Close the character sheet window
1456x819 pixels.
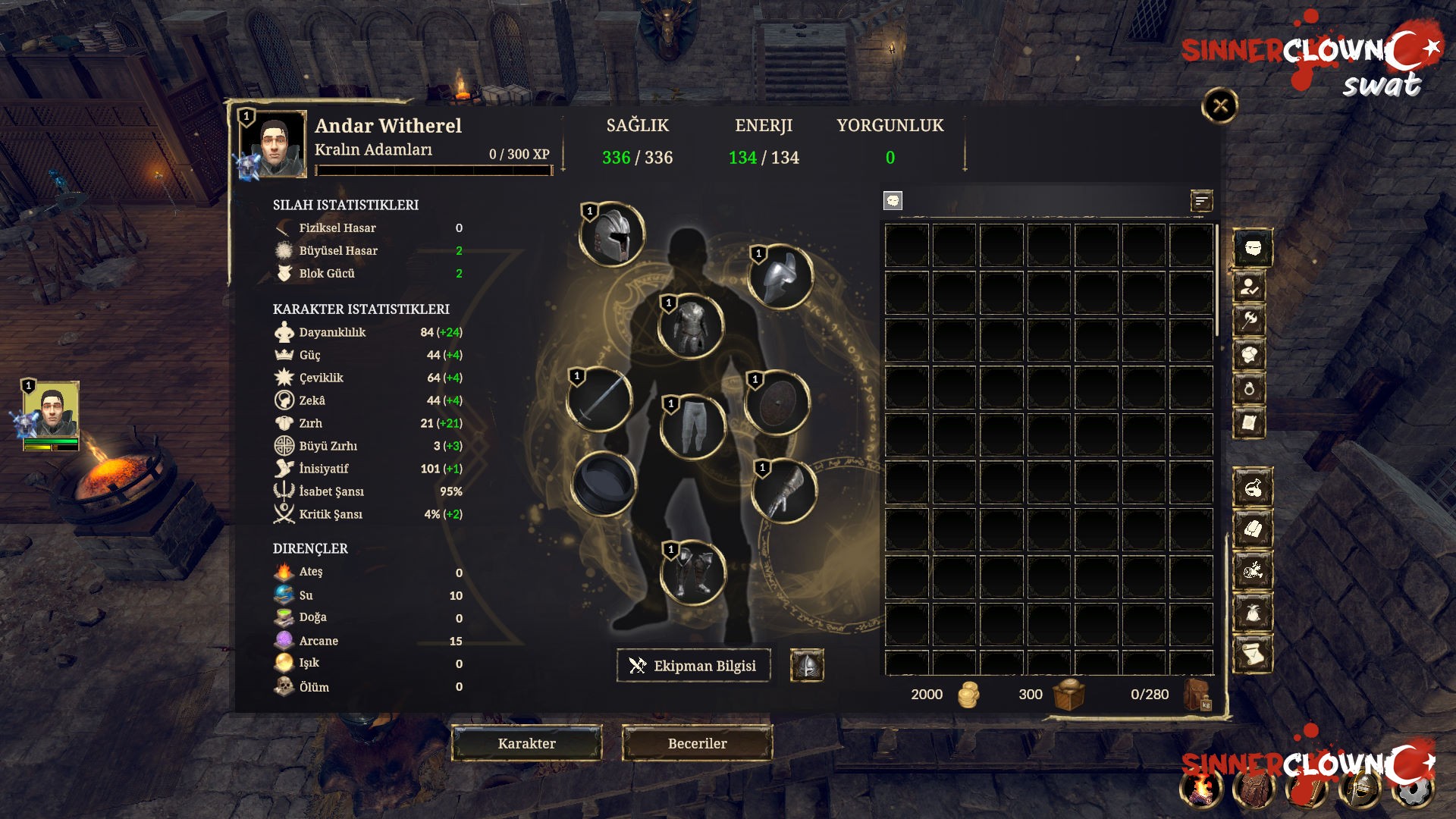(1219, 105)
